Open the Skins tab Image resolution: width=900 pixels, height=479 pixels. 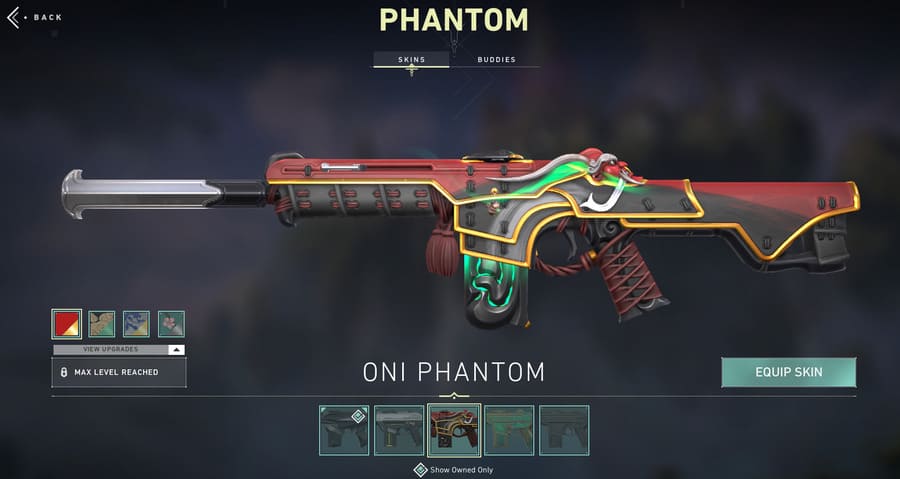pyautogui.click(x=410, y=60)
